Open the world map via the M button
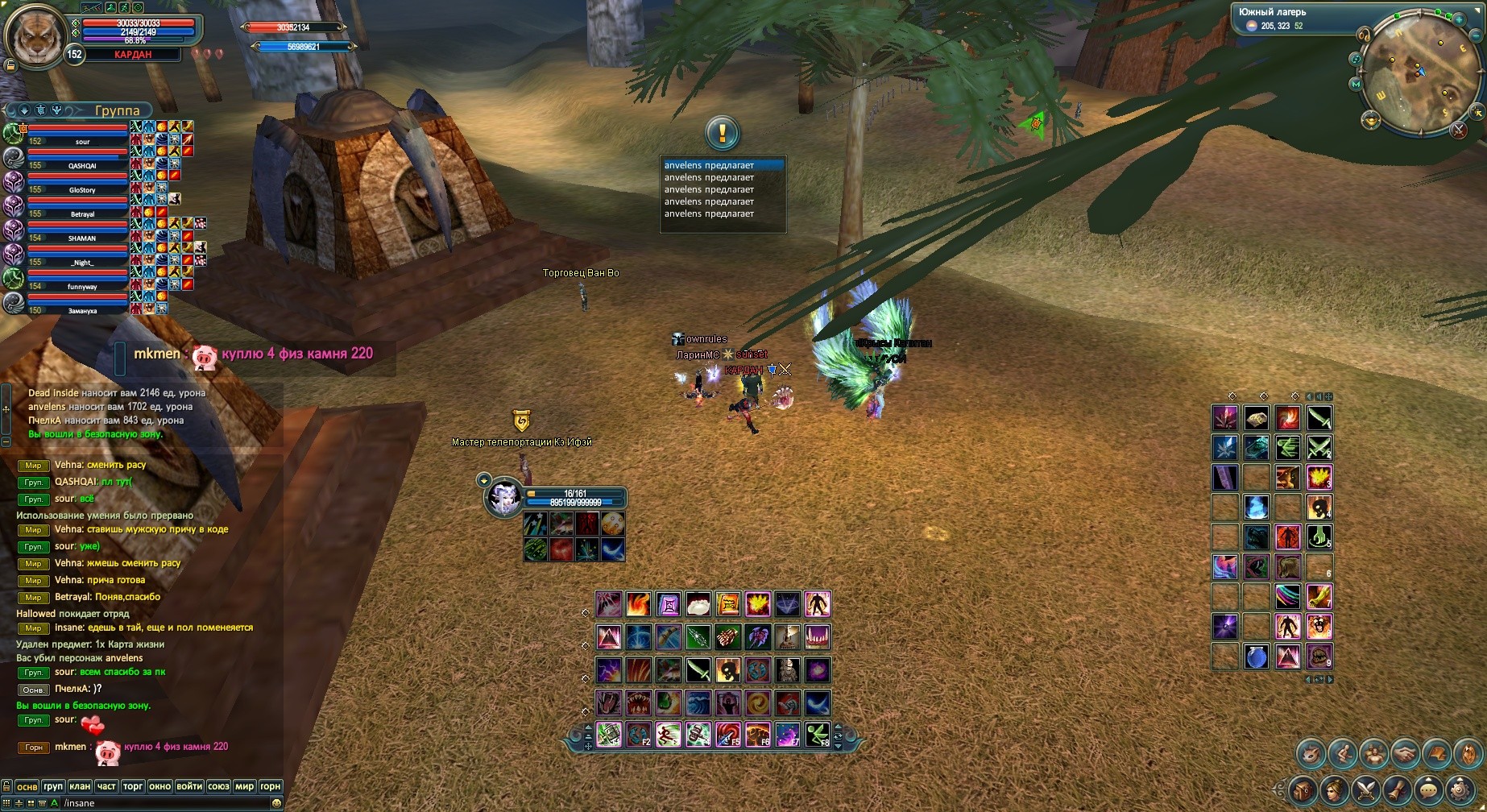The height and width of the screenshot is (812, 1487). [1356, 84]
